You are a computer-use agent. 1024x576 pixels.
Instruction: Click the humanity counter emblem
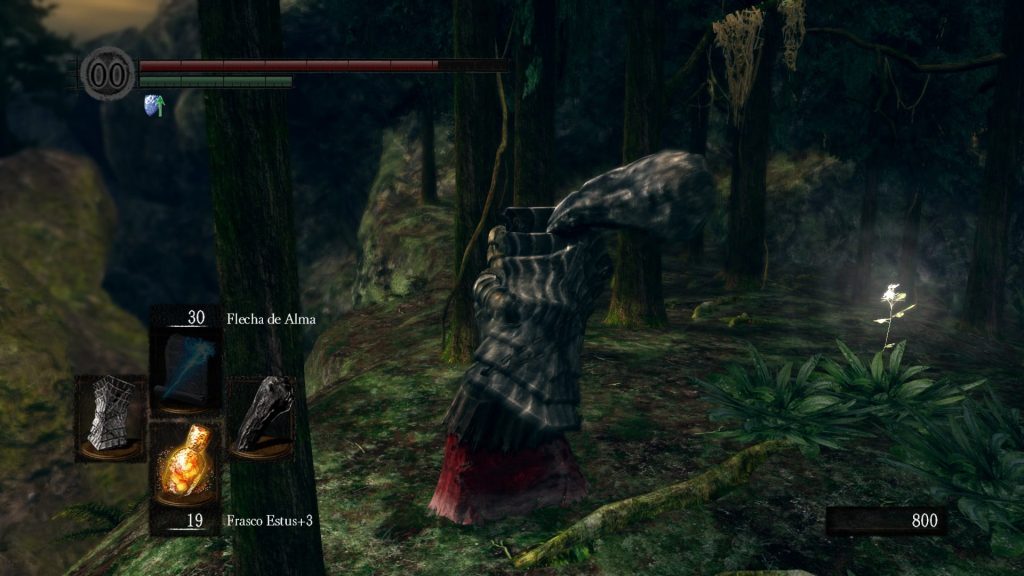coord(108,74)
